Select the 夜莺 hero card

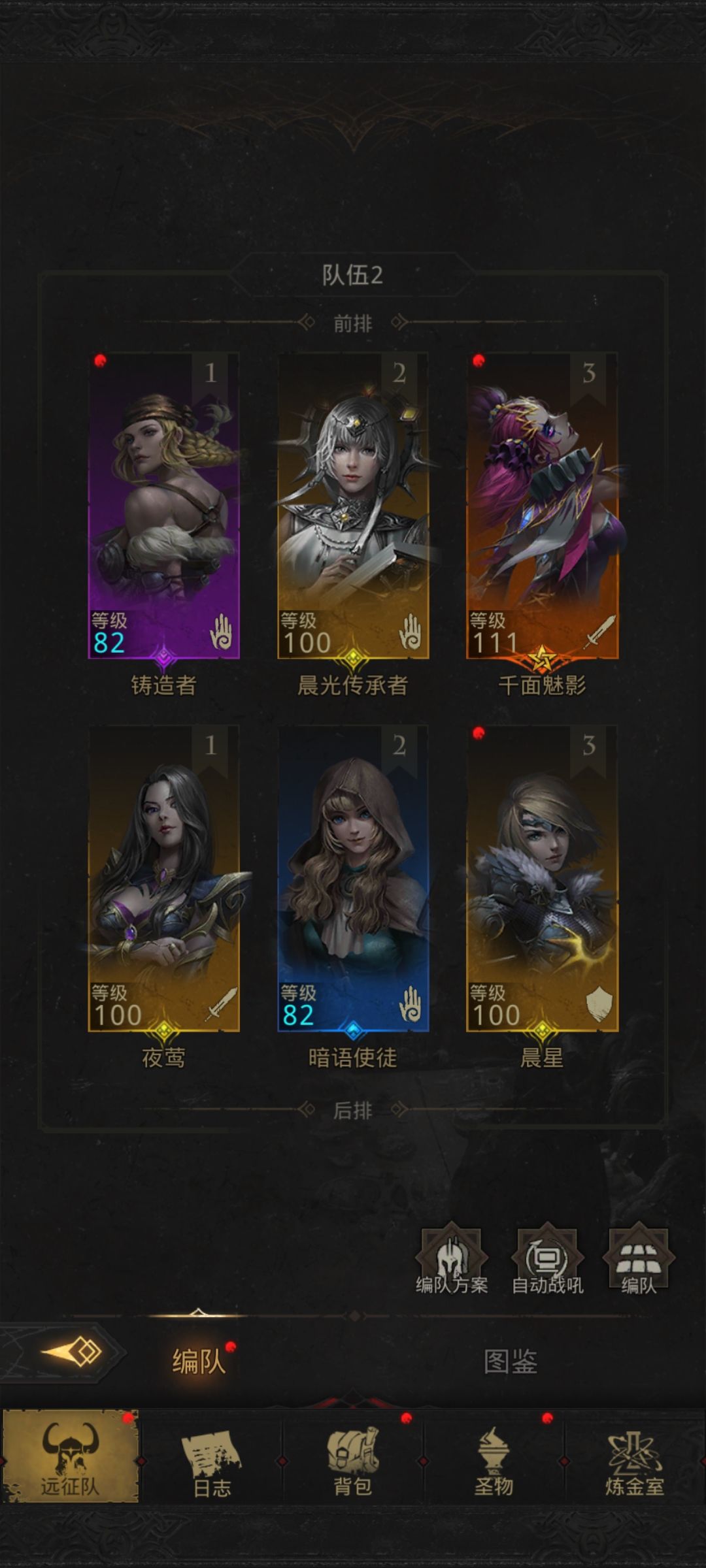(x=163, y=879)
